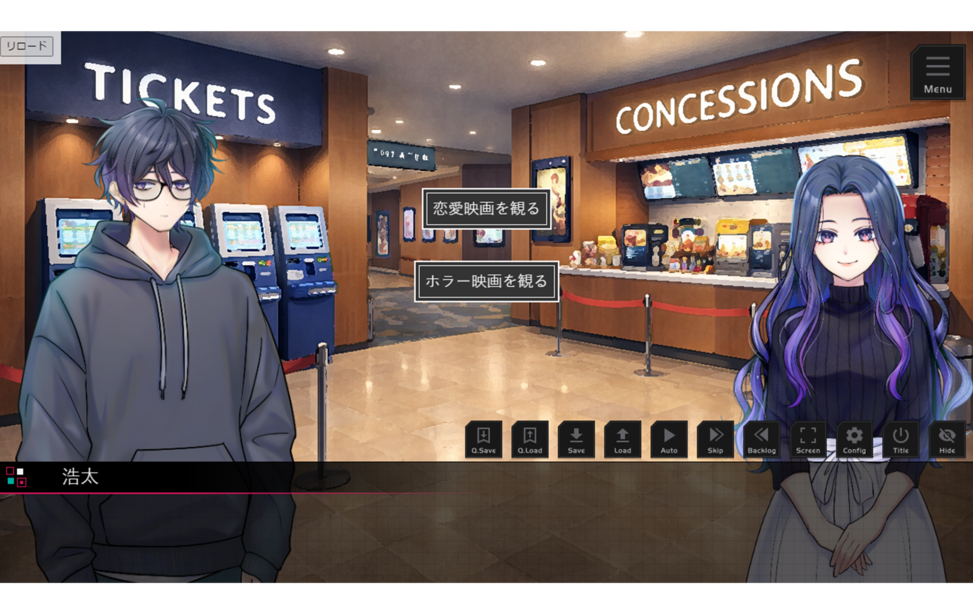The image size is (973, 615).
Task: Start Auto text playback
Action: pos(669,440)
